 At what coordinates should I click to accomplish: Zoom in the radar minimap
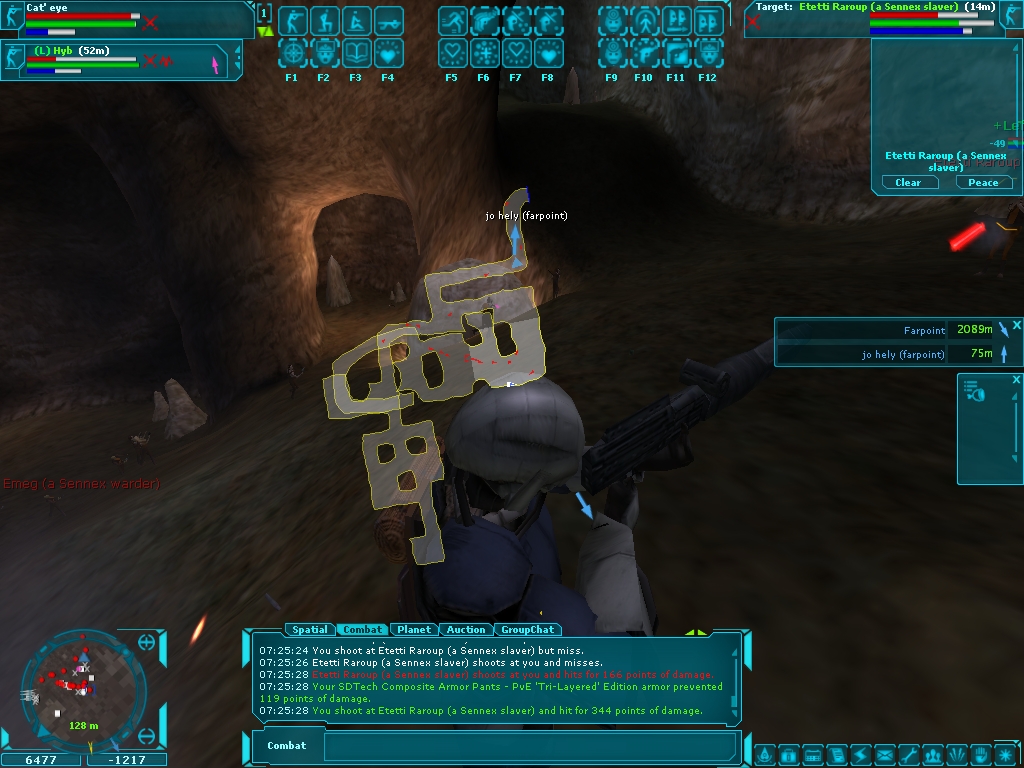point(147,643)
